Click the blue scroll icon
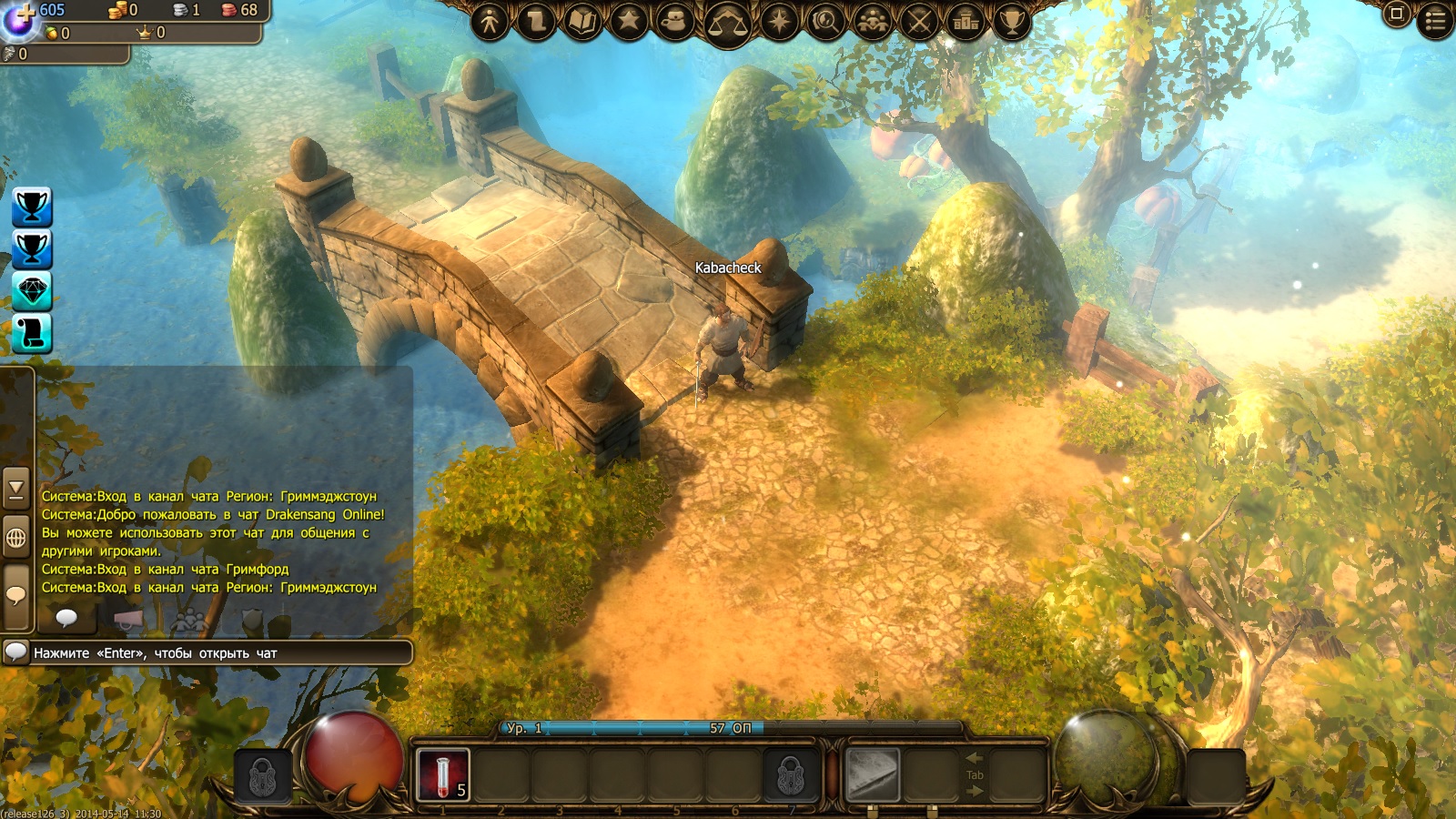Viewport: 1456px width, 819px height. pyautogui.click(x=32, y=333)
